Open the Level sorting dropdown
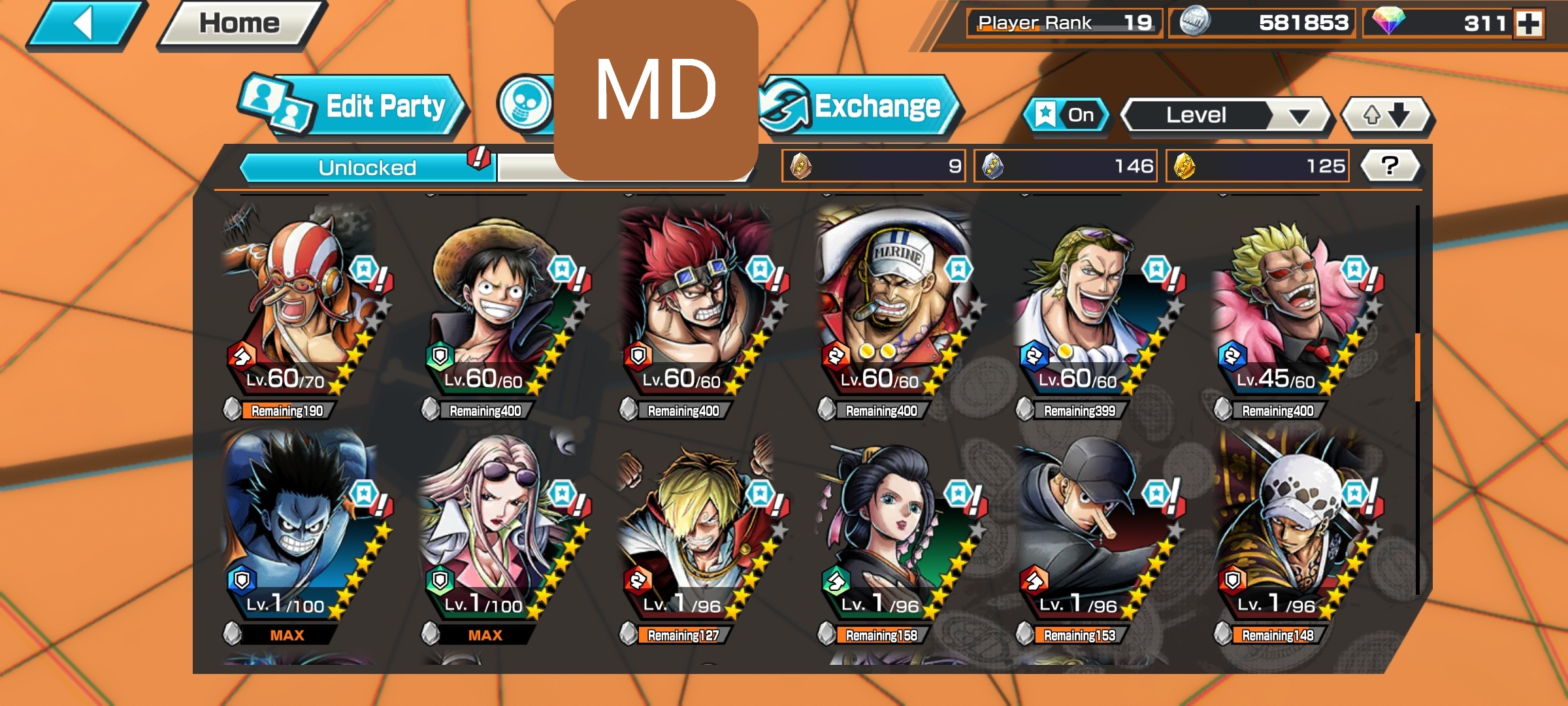Image resolution: width=1568 pixels, height=706 pixels. (x=1227, y=115)
